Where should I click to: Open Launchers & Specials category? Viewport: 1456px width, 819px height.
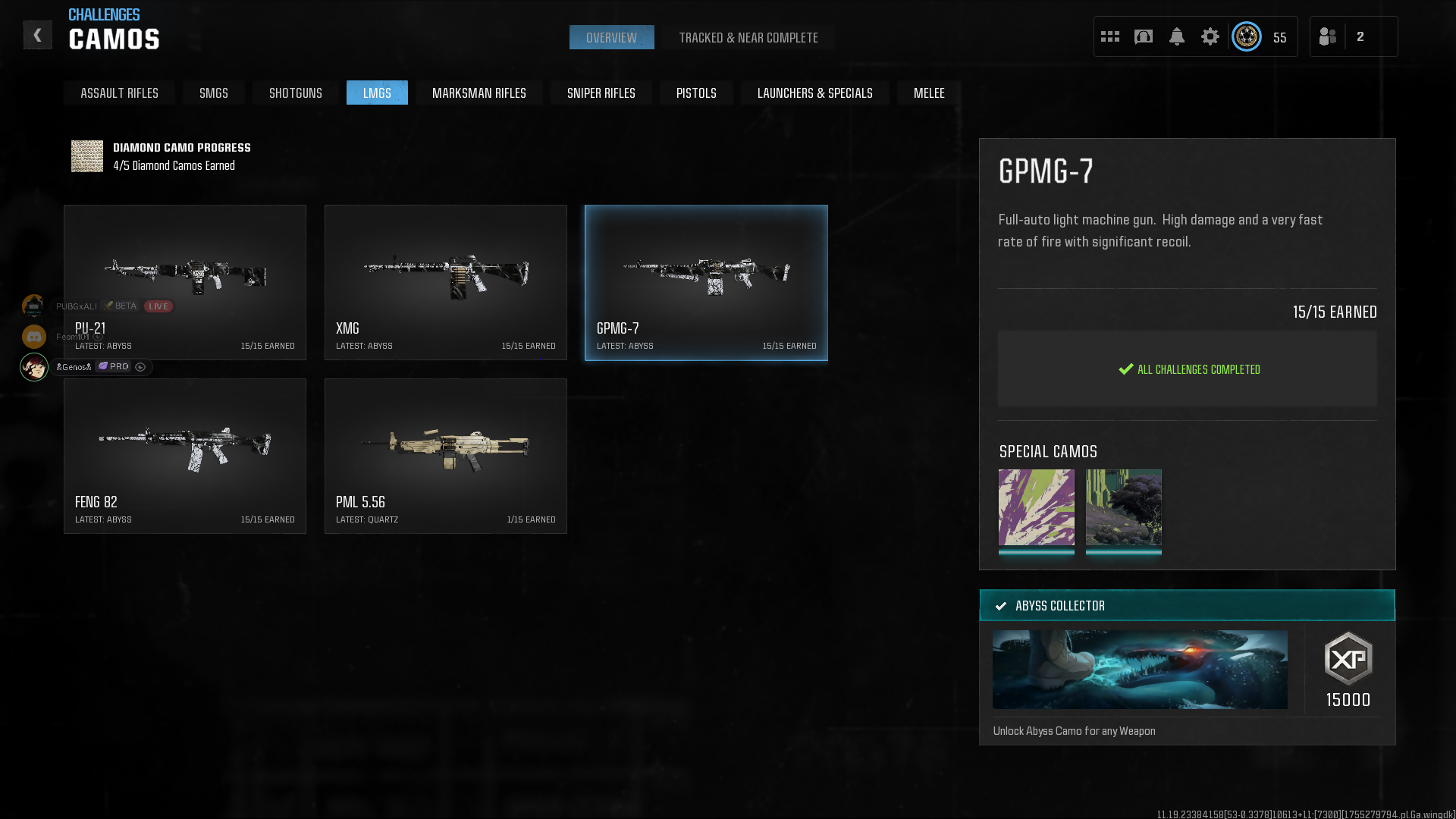coord(814,93)
